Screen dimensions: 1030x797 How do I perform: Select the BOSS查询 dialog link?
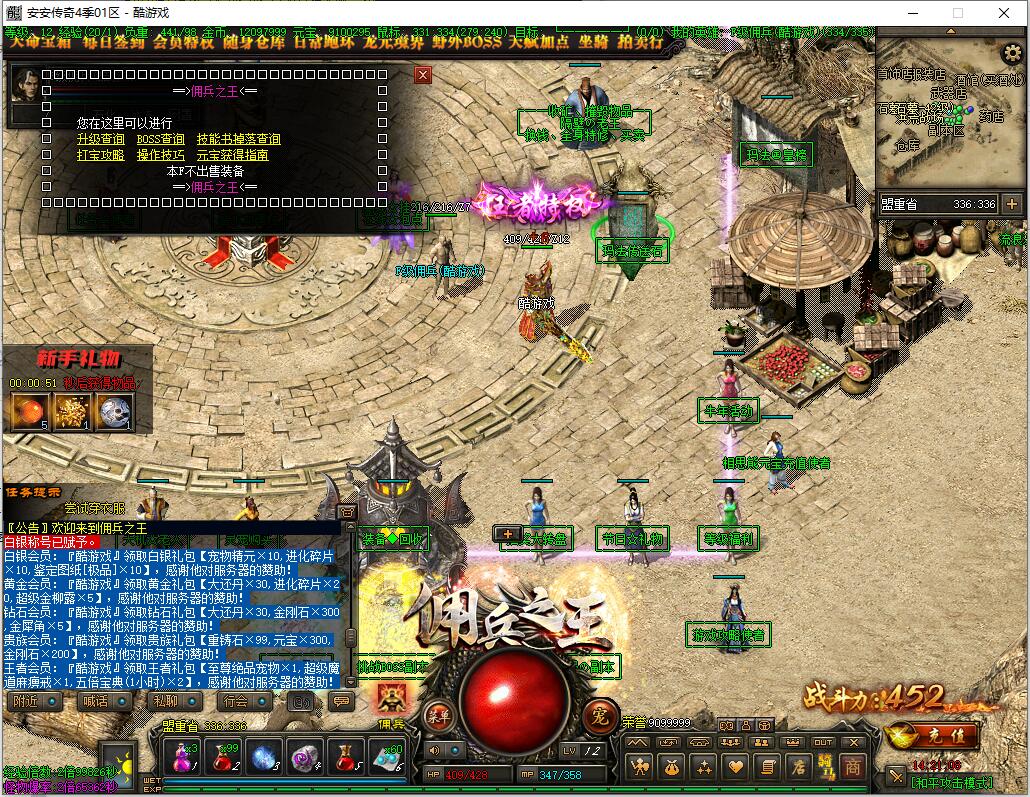160,139
